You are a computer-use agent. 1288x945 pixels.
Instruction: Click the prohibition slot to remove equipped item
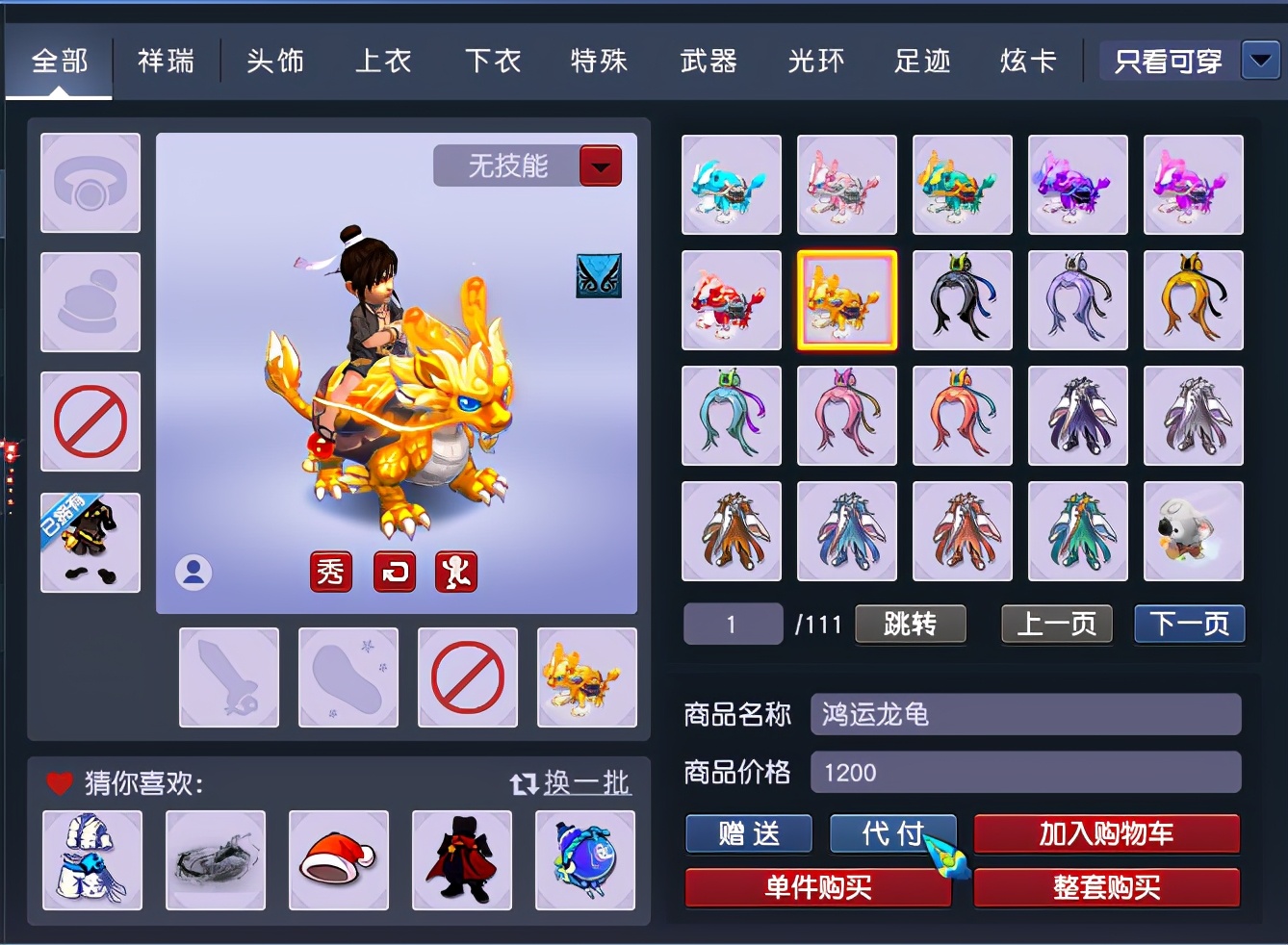point(90,421)
